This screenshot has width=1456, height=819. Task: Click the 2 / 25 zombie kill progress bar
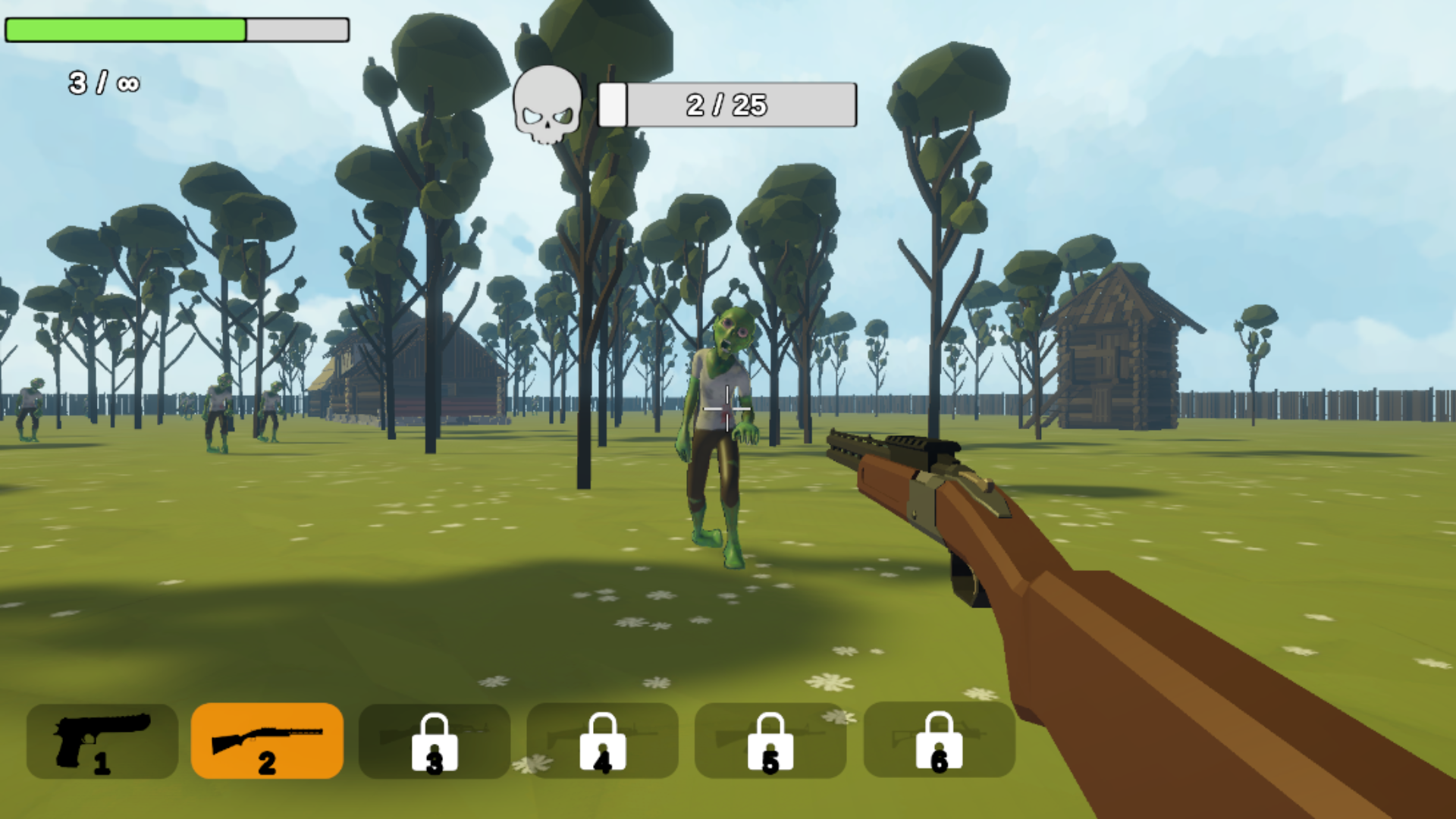pos(726,105)
